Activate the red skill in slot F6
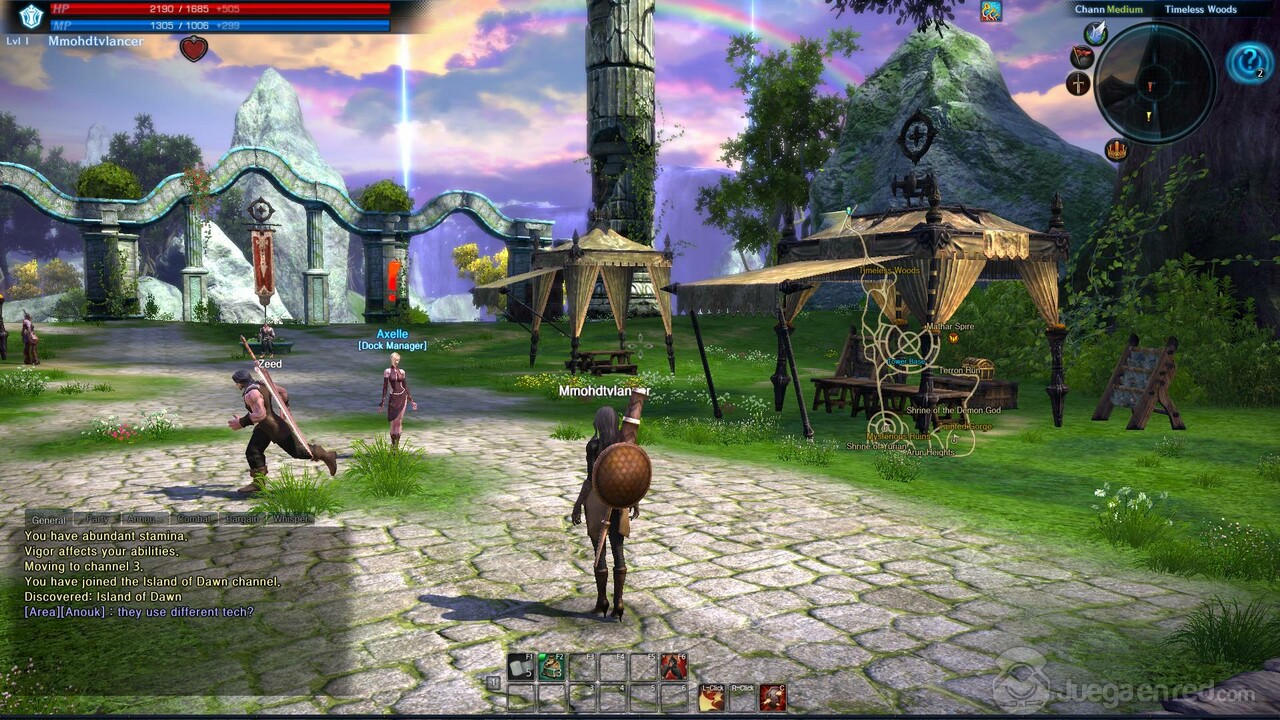The width and height of the screenshot is (1280, 720). (674, 666)
